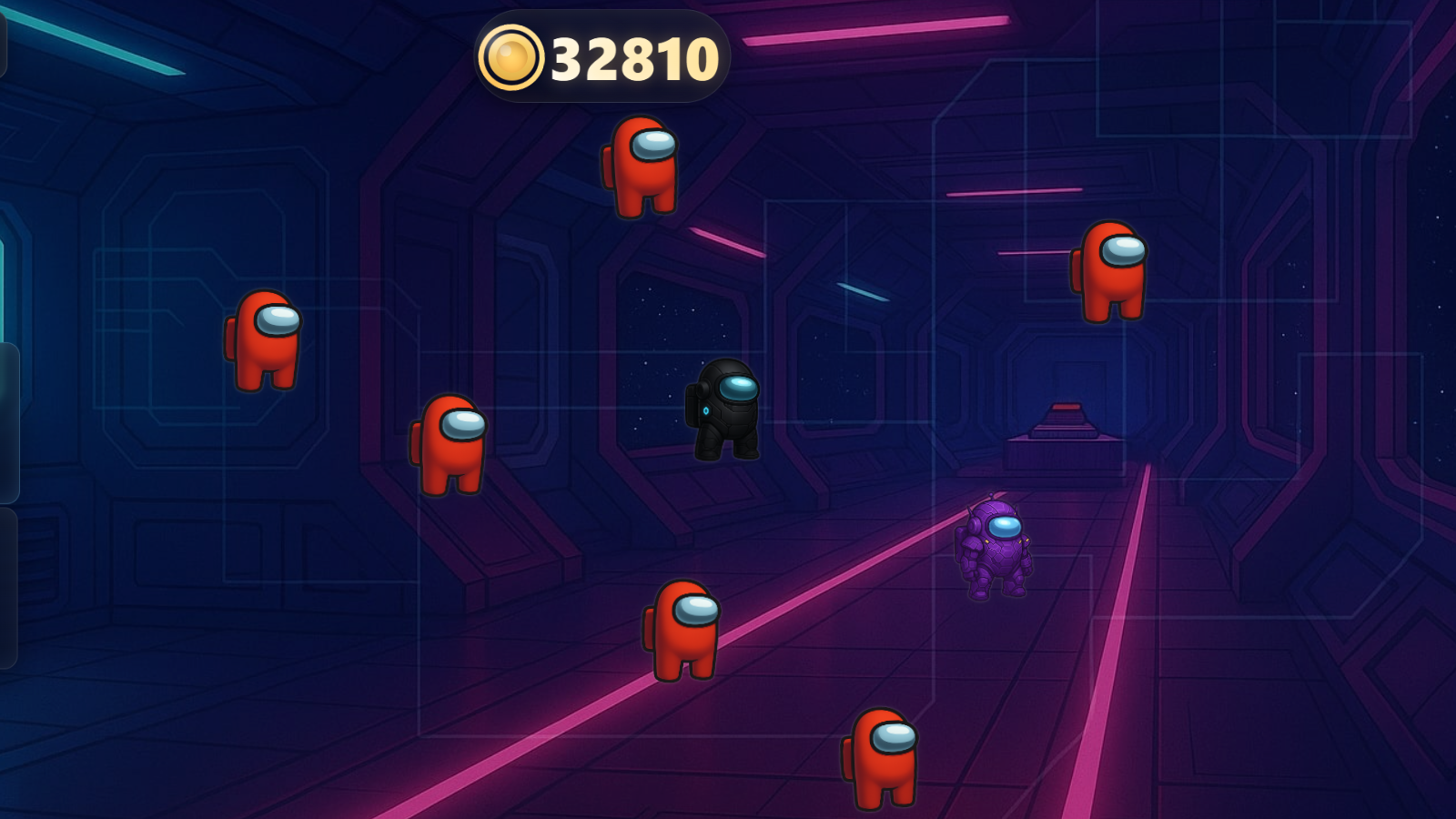Click the black stealth crewmate in the corridor center
This screenshot has height=819, width=1456.
725,416
